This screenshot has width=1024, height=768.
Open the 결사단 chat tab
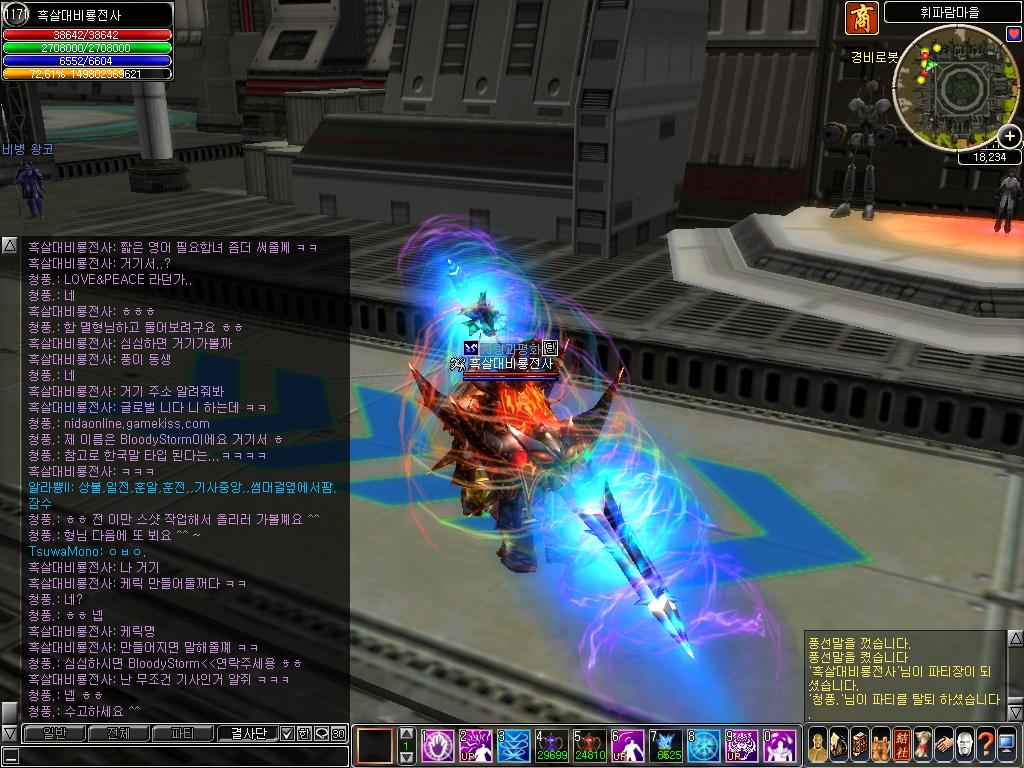tap(247, 734)
